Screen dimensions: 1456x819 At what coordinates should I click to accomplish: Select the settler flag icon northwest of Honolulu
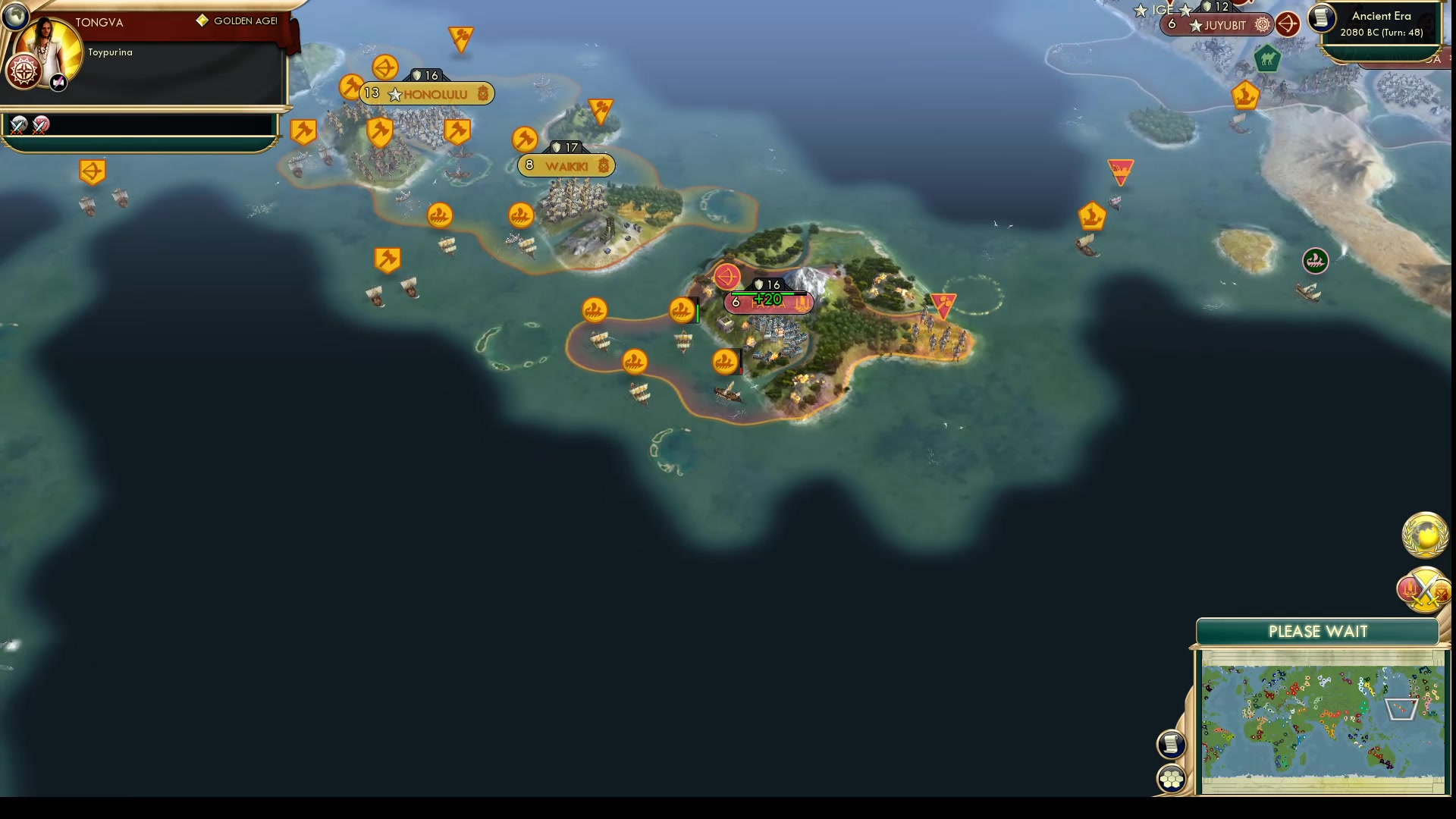93,171
